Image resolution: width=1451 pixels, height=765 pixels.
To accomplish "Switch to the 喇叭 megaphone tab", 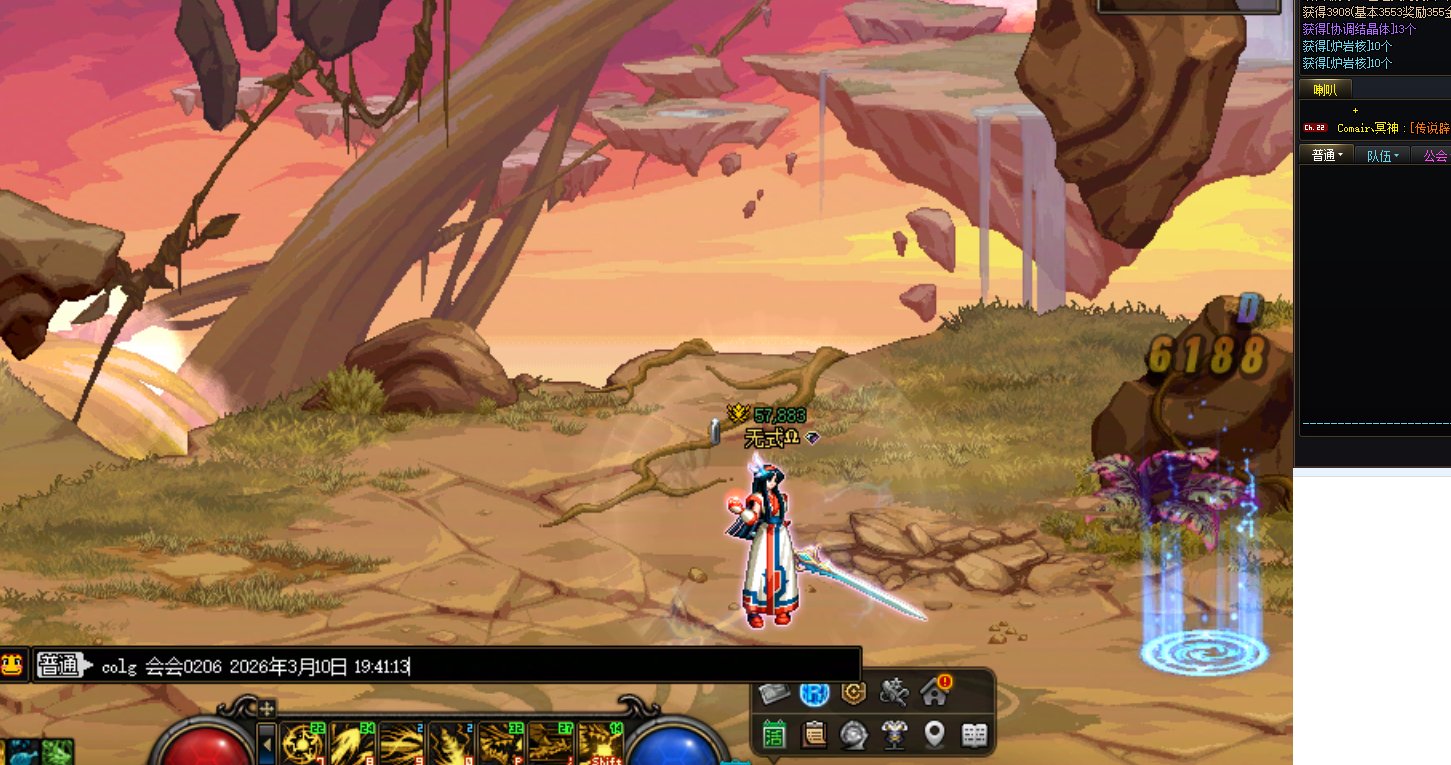I will pyautogui.click(x=1324, y=90).
